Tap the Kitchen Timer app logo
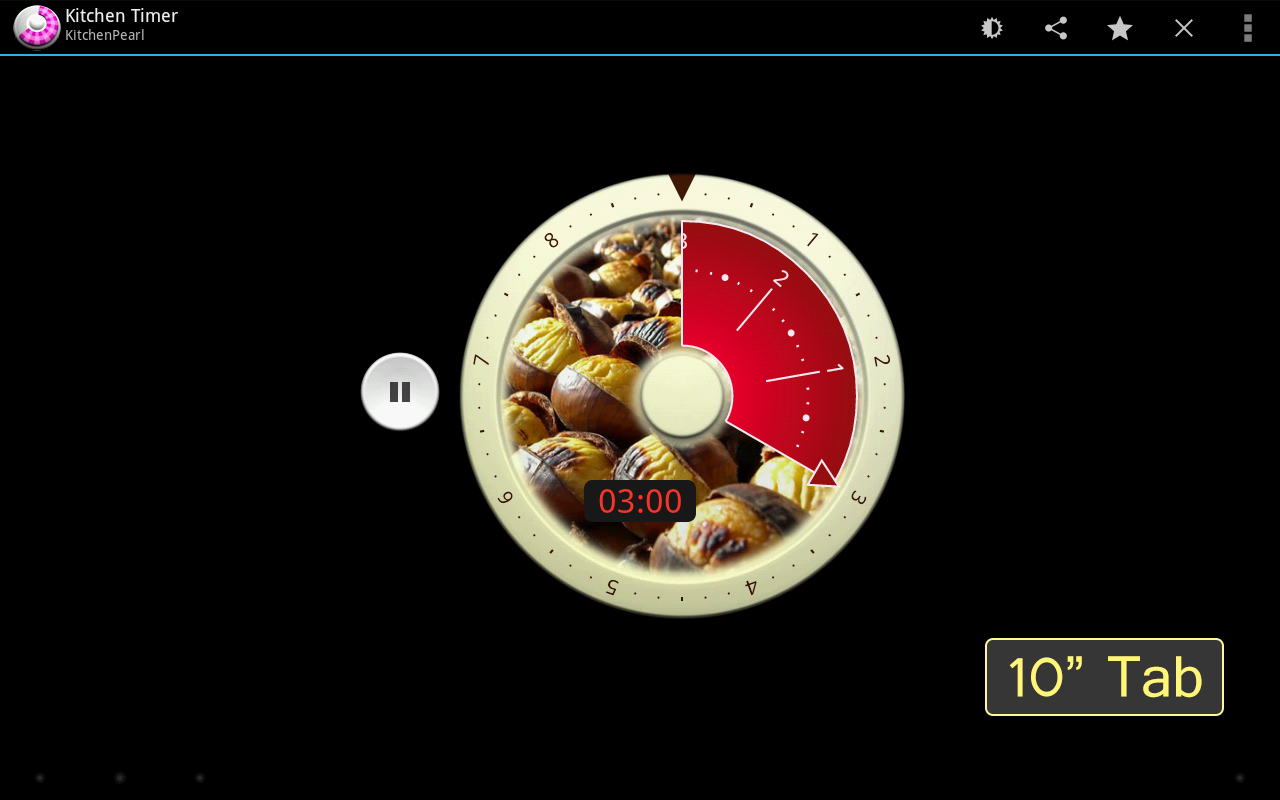The width and height of the screenshot is (1280, 800). (35, 27)
